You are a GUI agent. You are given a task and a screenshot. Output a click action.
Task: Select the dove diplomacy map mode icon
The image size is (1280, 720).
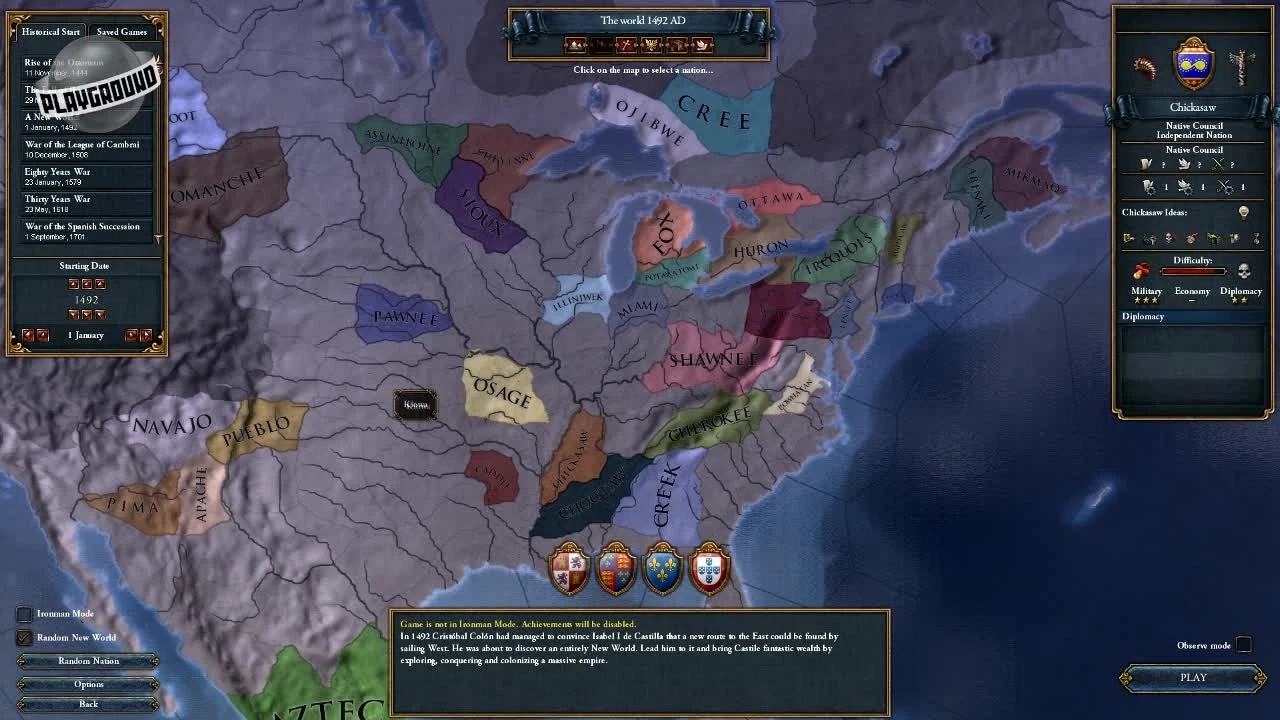pos(703,44)
